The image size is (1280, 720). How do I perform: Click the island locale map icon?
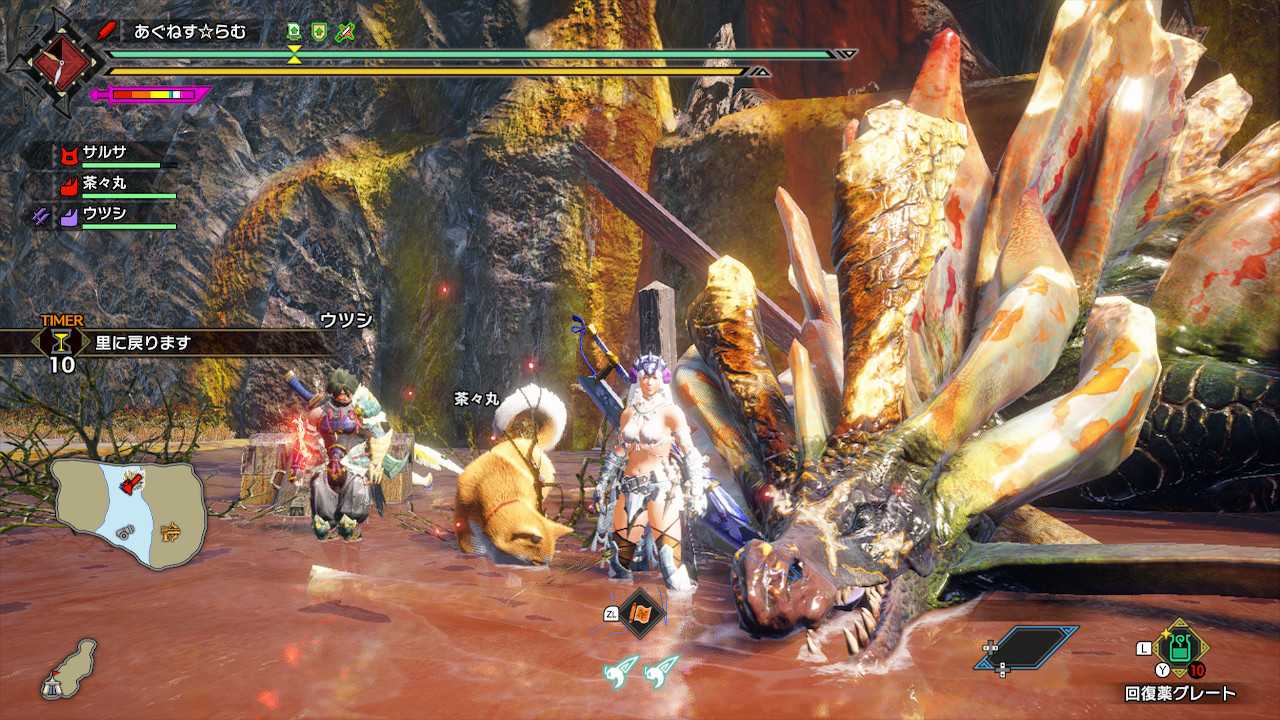tap(70, 668)
